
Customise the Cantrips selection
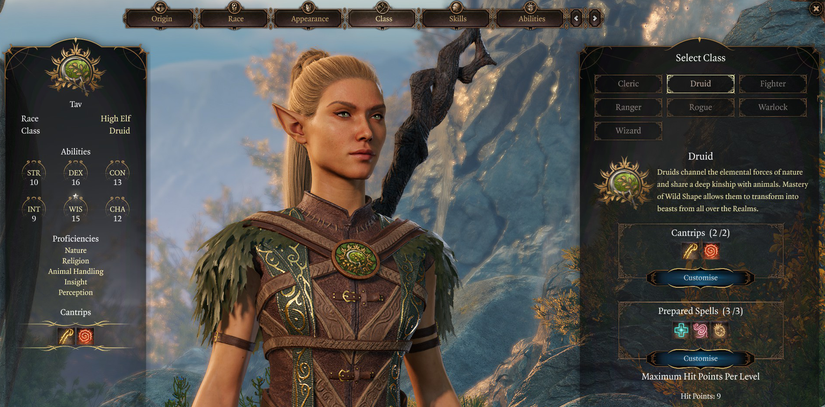point(700,277)
